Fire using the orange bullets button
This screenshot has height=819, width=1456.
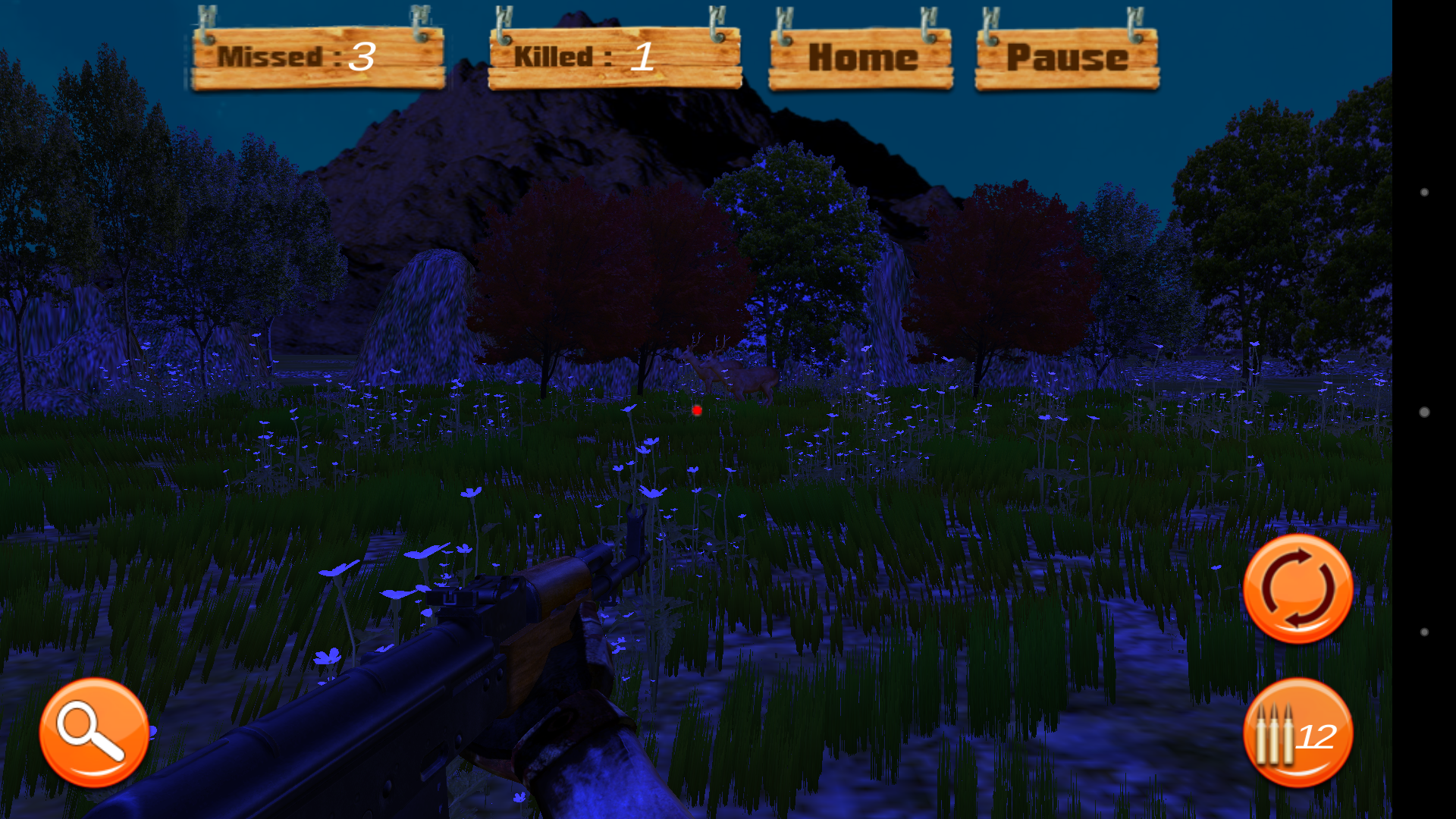1298,733
